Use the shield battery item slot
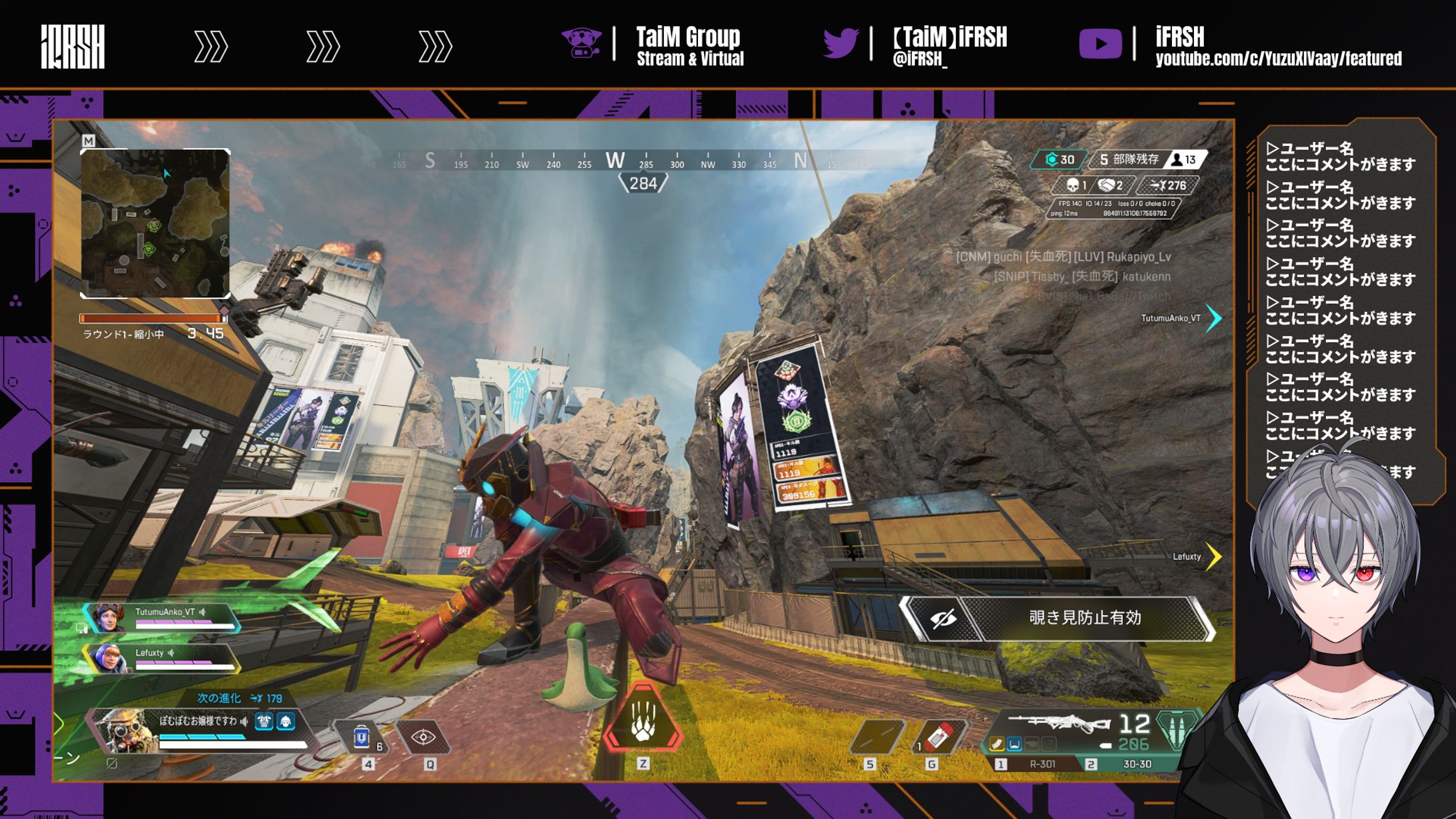The width and height of the screenshot is (1456, 819). tap(361, 737)
